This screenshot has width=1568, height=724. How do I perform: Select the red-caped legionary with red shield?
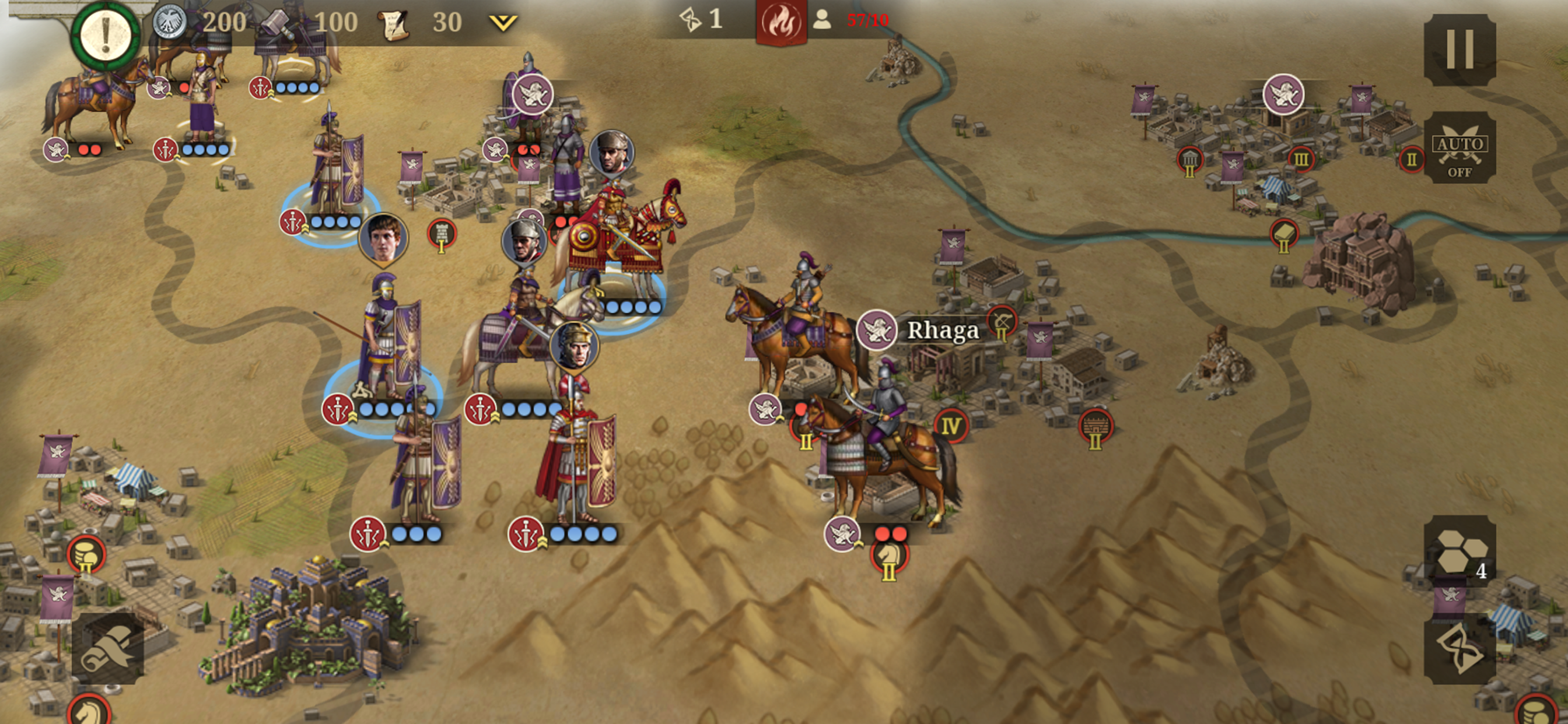pos(575,456)
